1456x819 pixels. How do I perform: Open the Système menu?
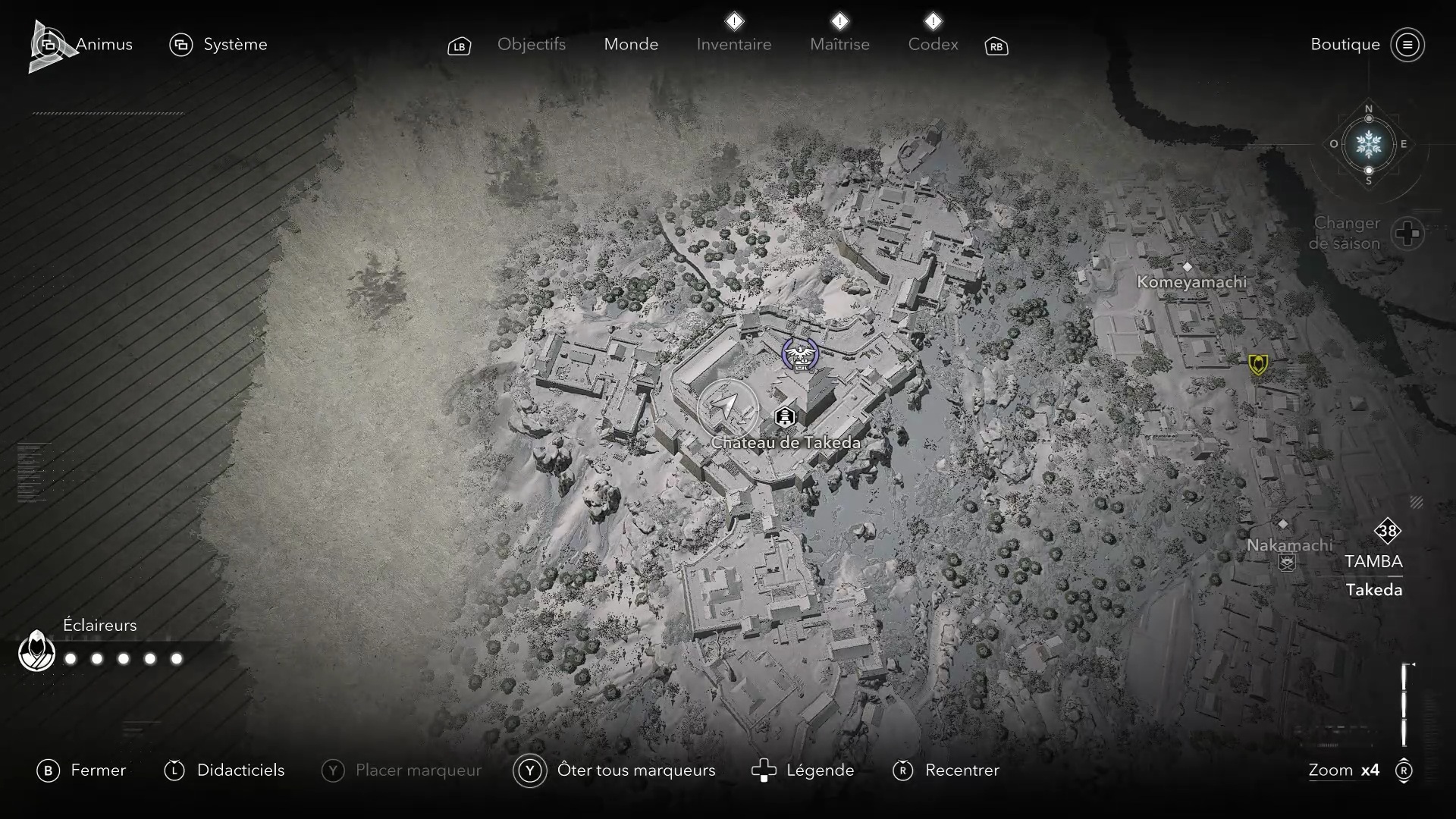218,45
